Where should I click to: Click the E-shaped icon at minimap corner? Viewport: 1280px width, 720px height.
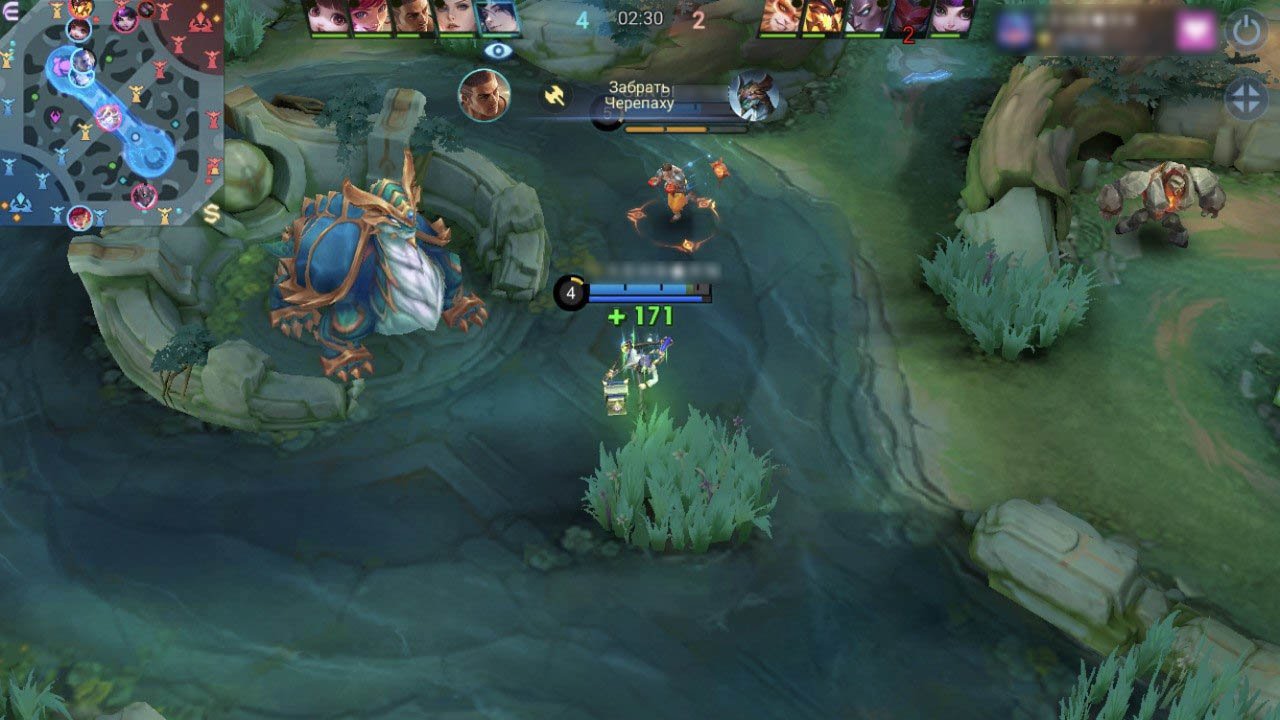11,11
